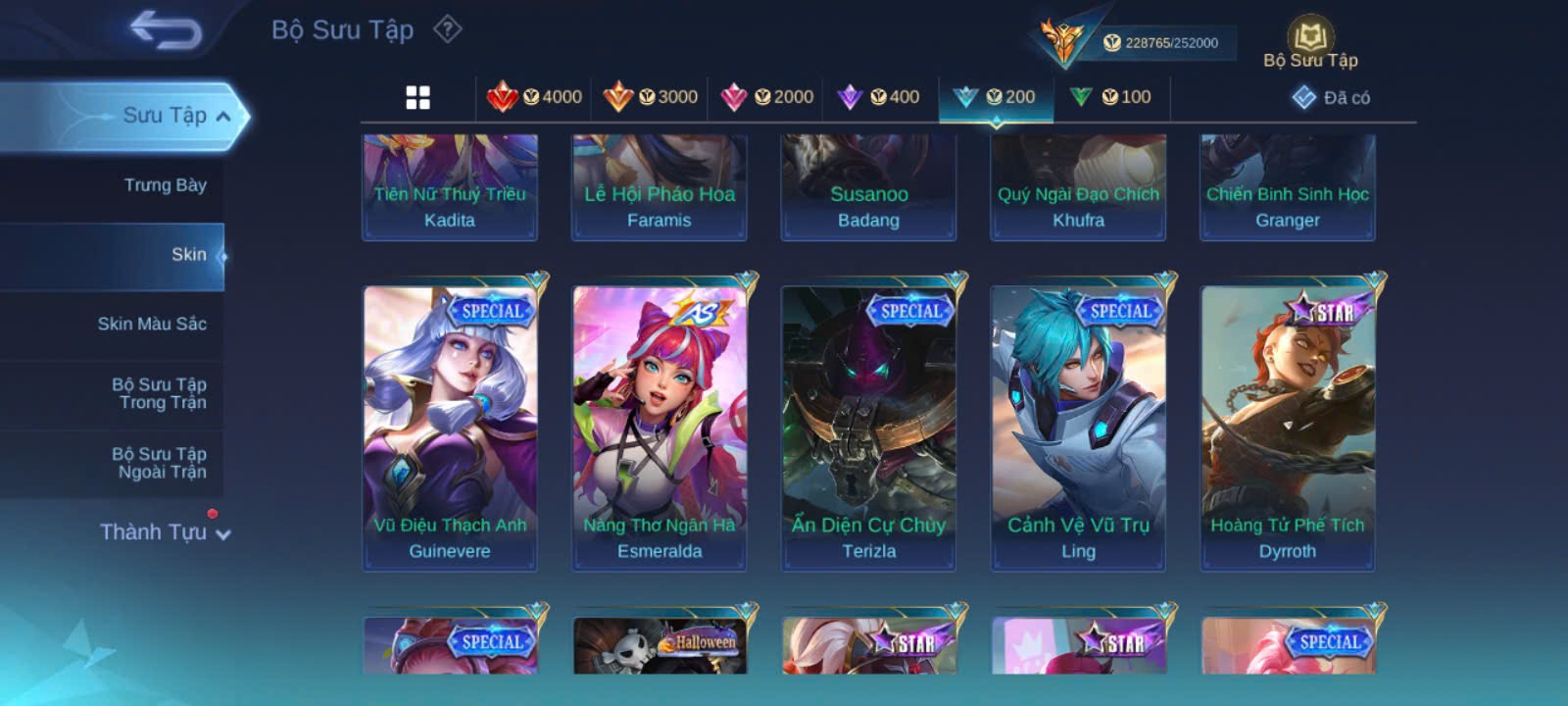The image size is (1568, 706).
Task: Expand the Sưu Tập sidebar section
Action: tap(176, 116)
